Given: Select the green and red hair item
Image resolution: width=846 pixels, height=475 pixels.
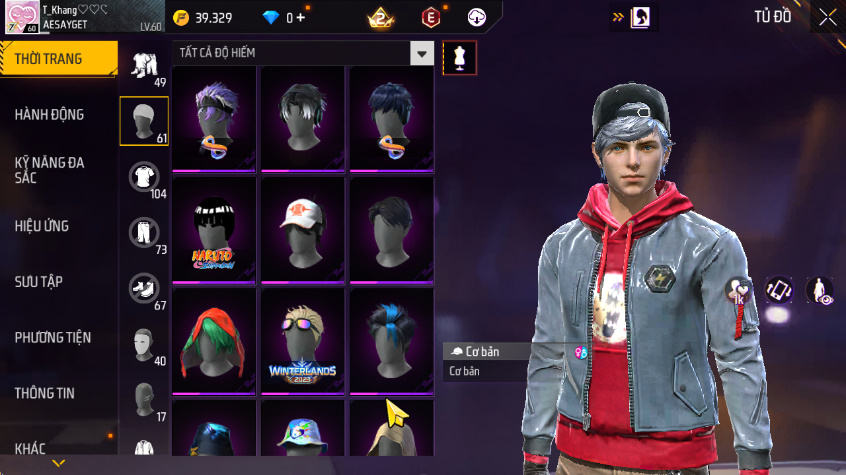Looking at the screenshot, I should [x=214, y=342].
